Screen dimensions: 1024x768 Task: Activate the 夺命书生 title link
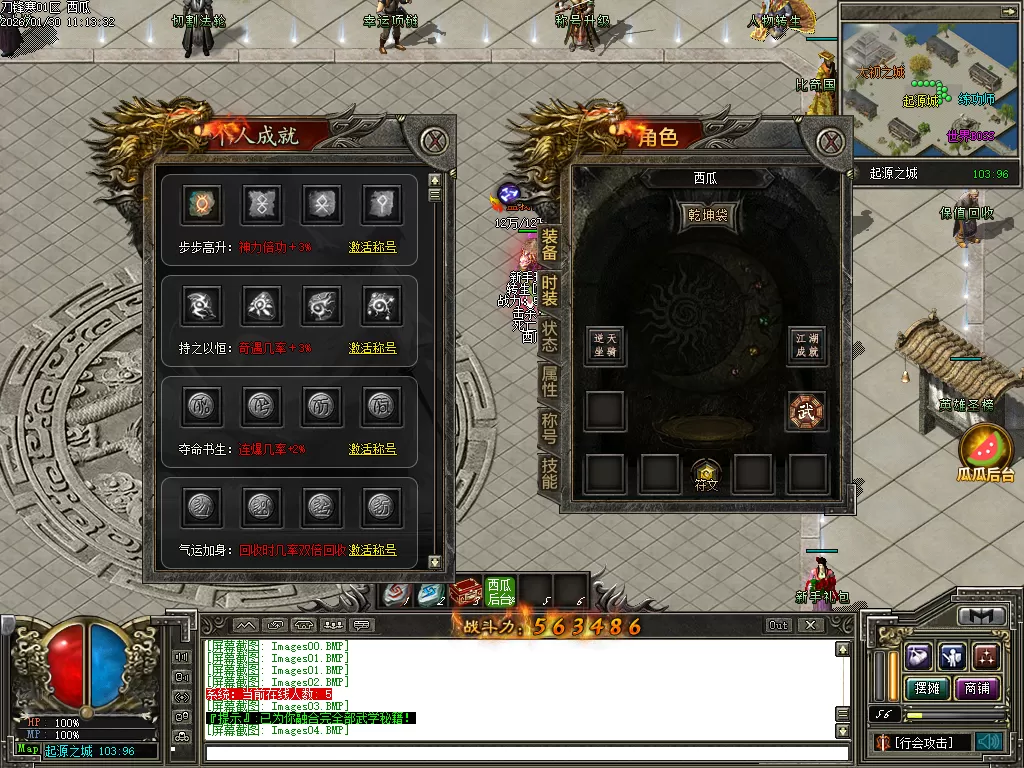372,449
